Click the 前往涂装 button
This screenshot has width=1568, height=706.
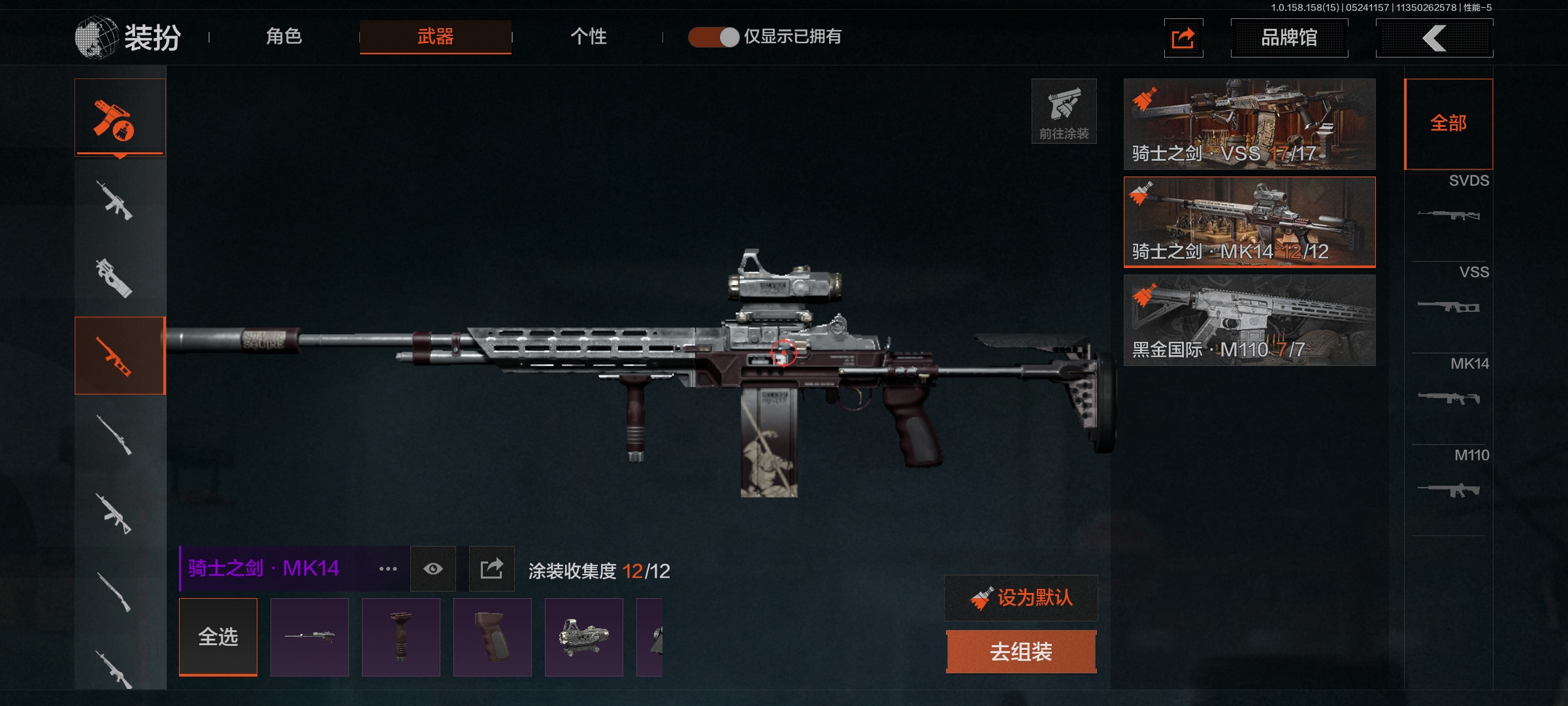point(1064,111)
